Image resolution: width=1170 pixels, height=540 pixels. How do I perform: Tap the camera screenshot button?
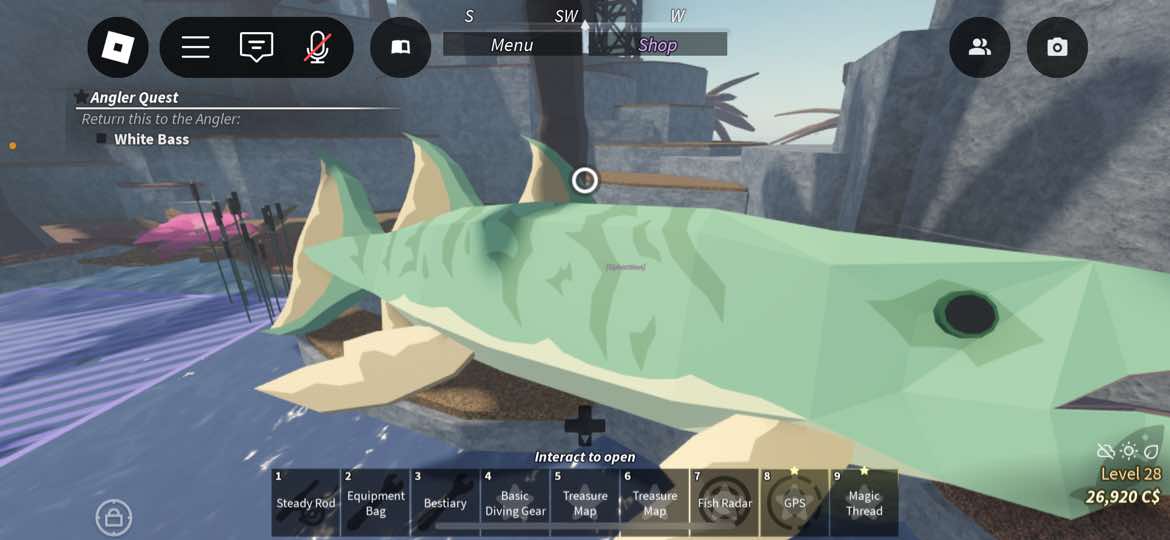[1057, 47]
